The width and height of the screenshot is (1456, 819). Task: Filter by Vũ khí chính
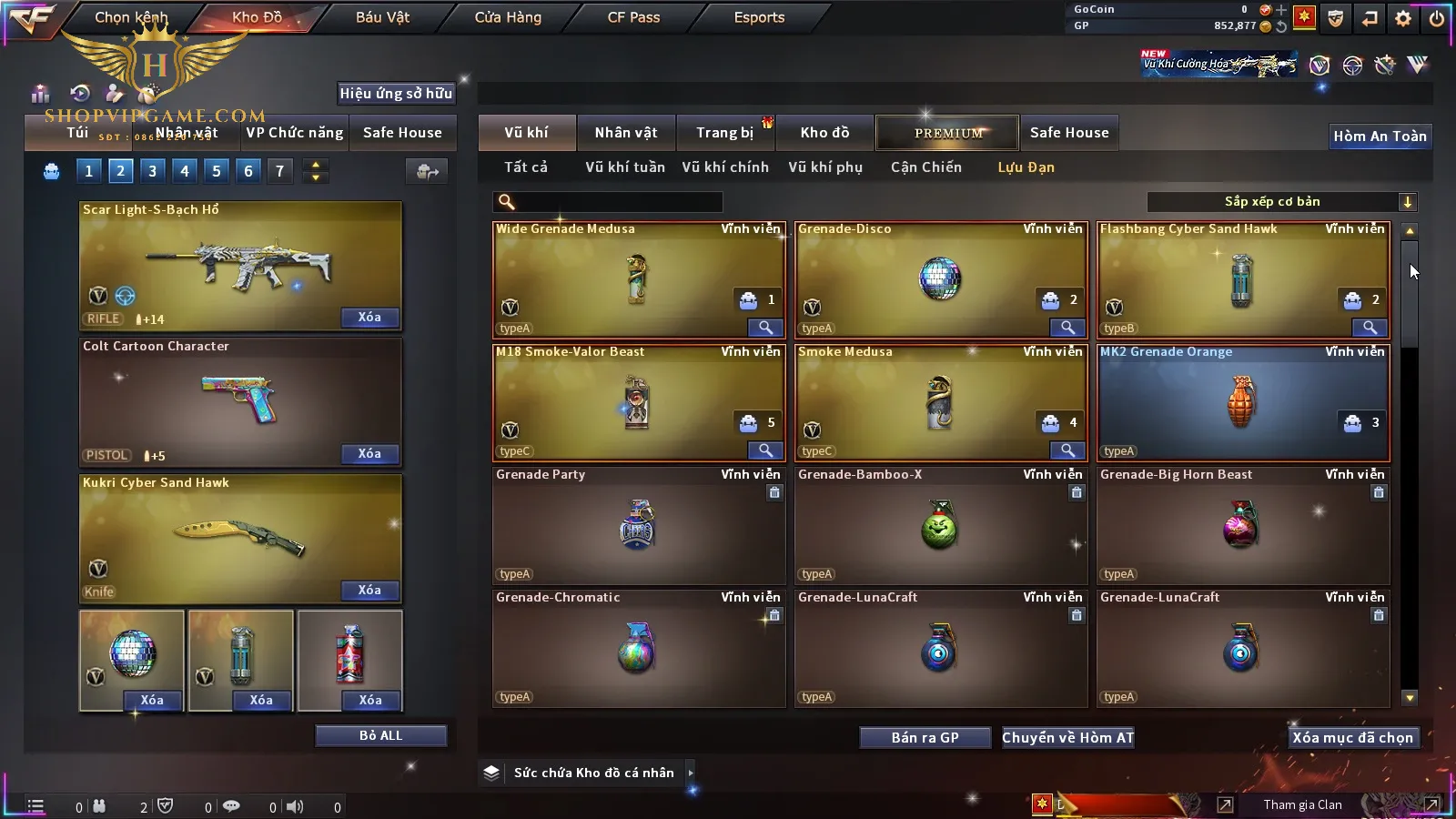725,167
